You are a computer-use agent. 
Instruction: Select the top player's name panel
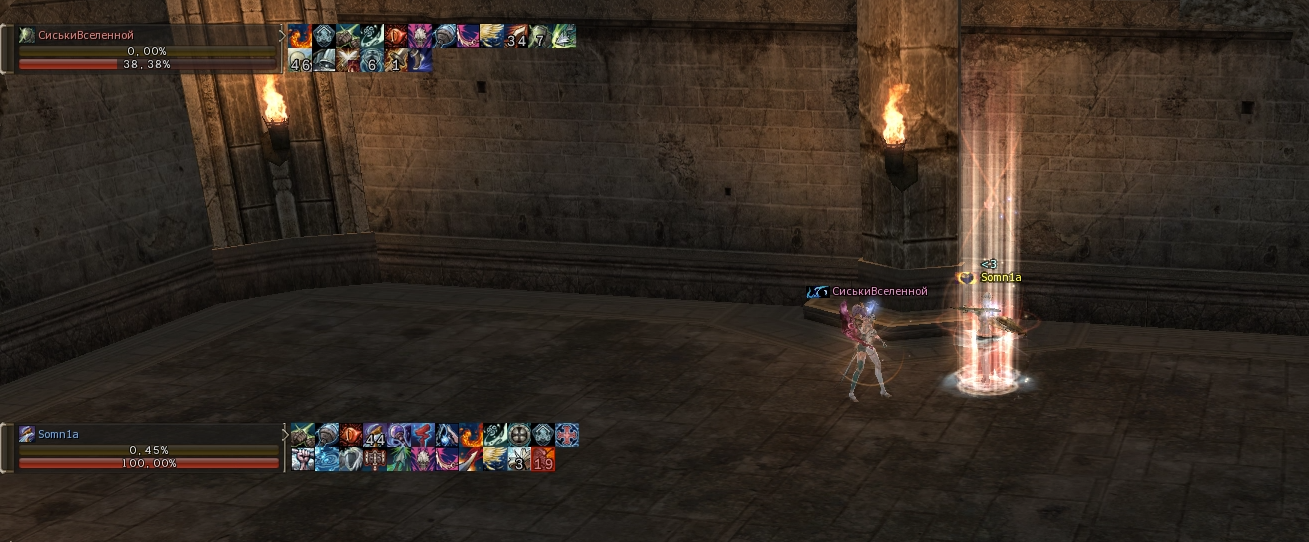coord(140,35)
